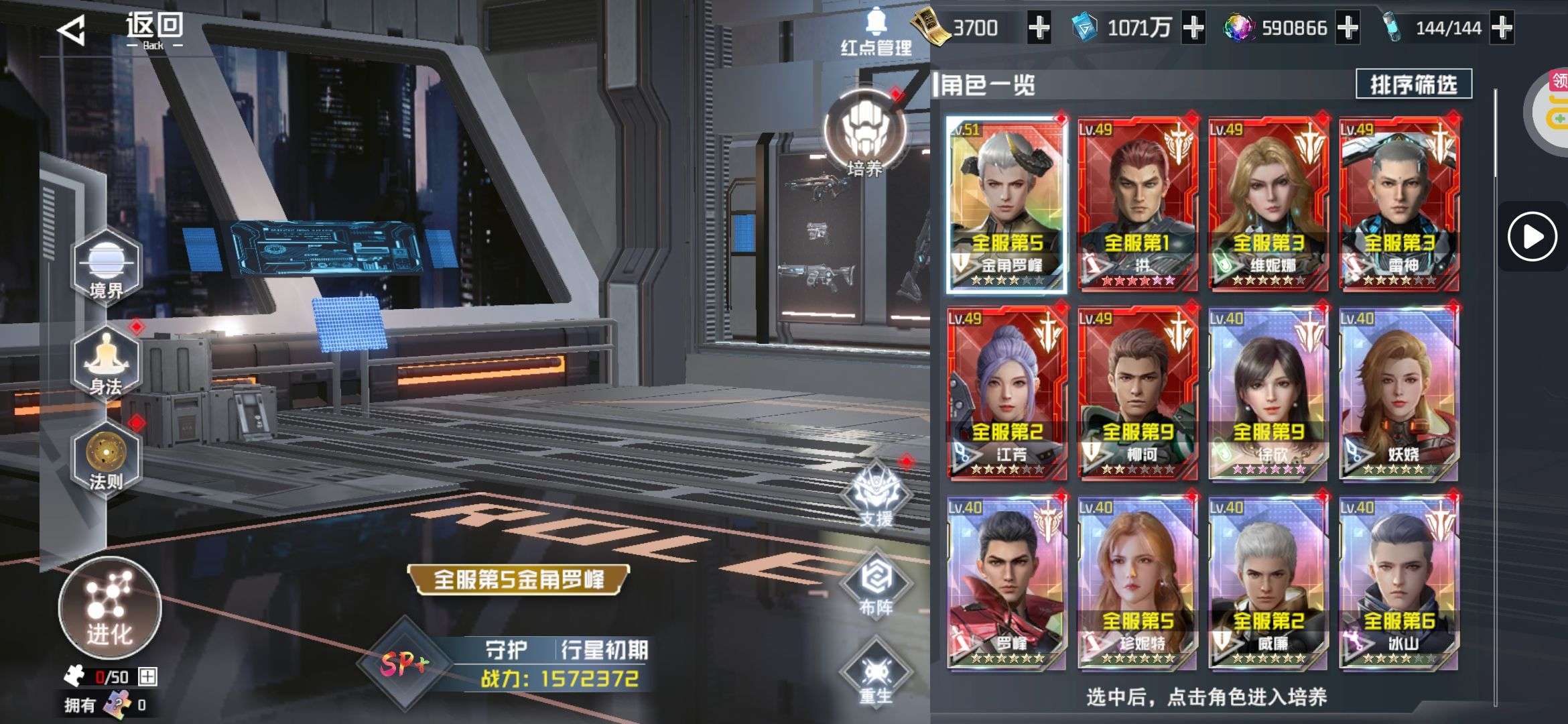Viewport: 1568px width, 724px height.
Task: Open the 红点管理 bell menu
Action: (876, 32)
